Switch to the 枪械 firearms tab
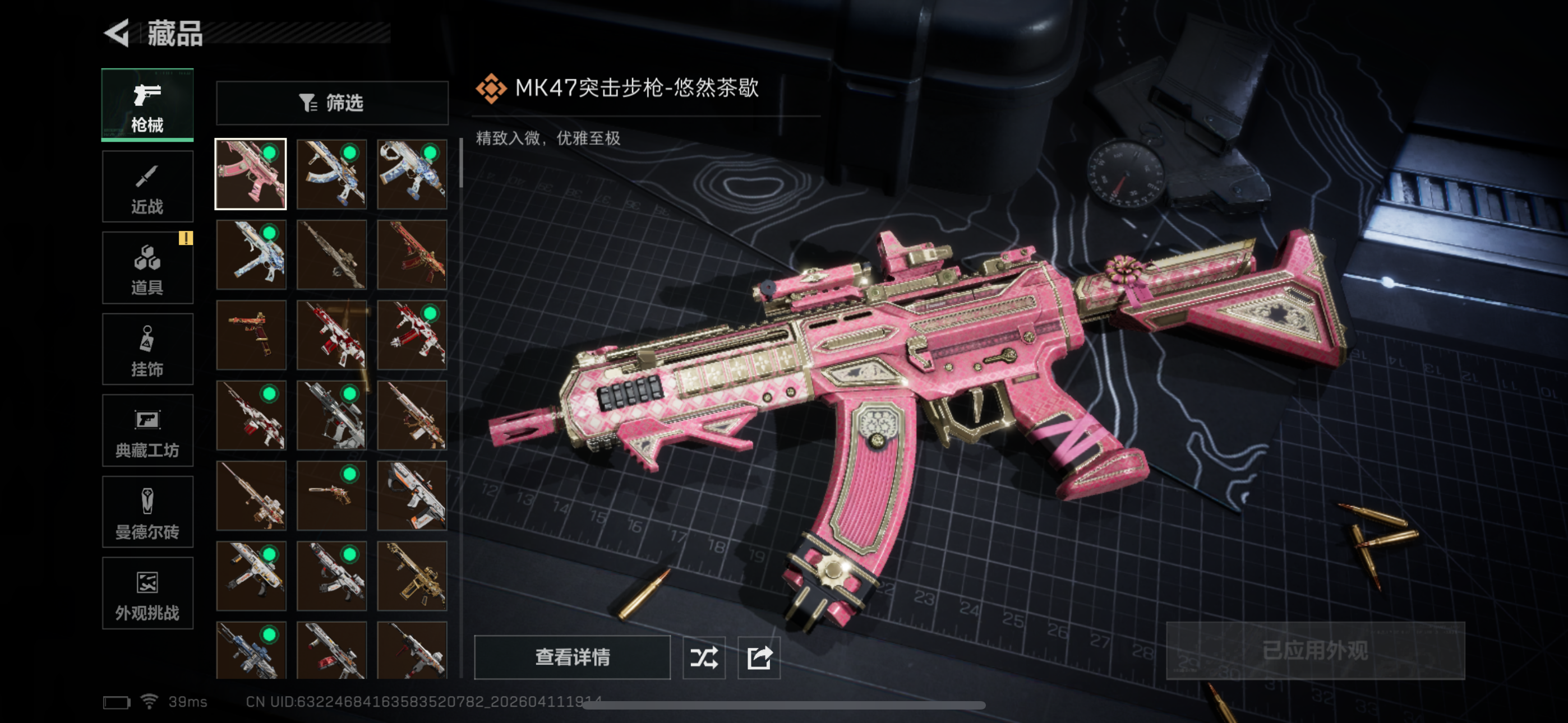This screenshot has height=723, width=1568. tap(147, 105)
